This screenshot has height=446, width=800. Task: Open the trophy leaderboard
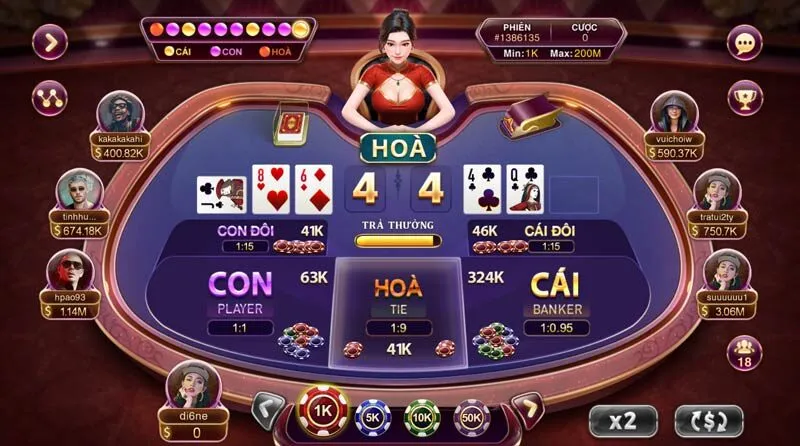click(744, 98)
